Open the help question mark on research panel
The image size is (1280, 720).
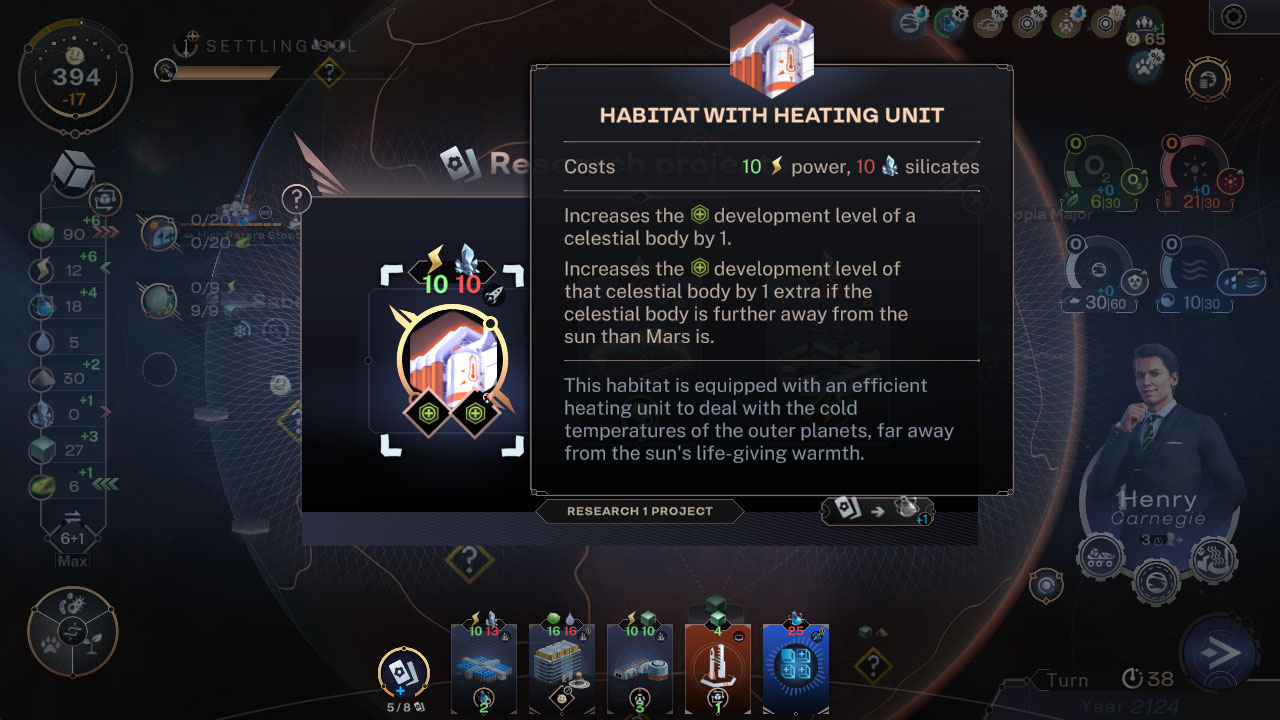[x=296, y=199]
